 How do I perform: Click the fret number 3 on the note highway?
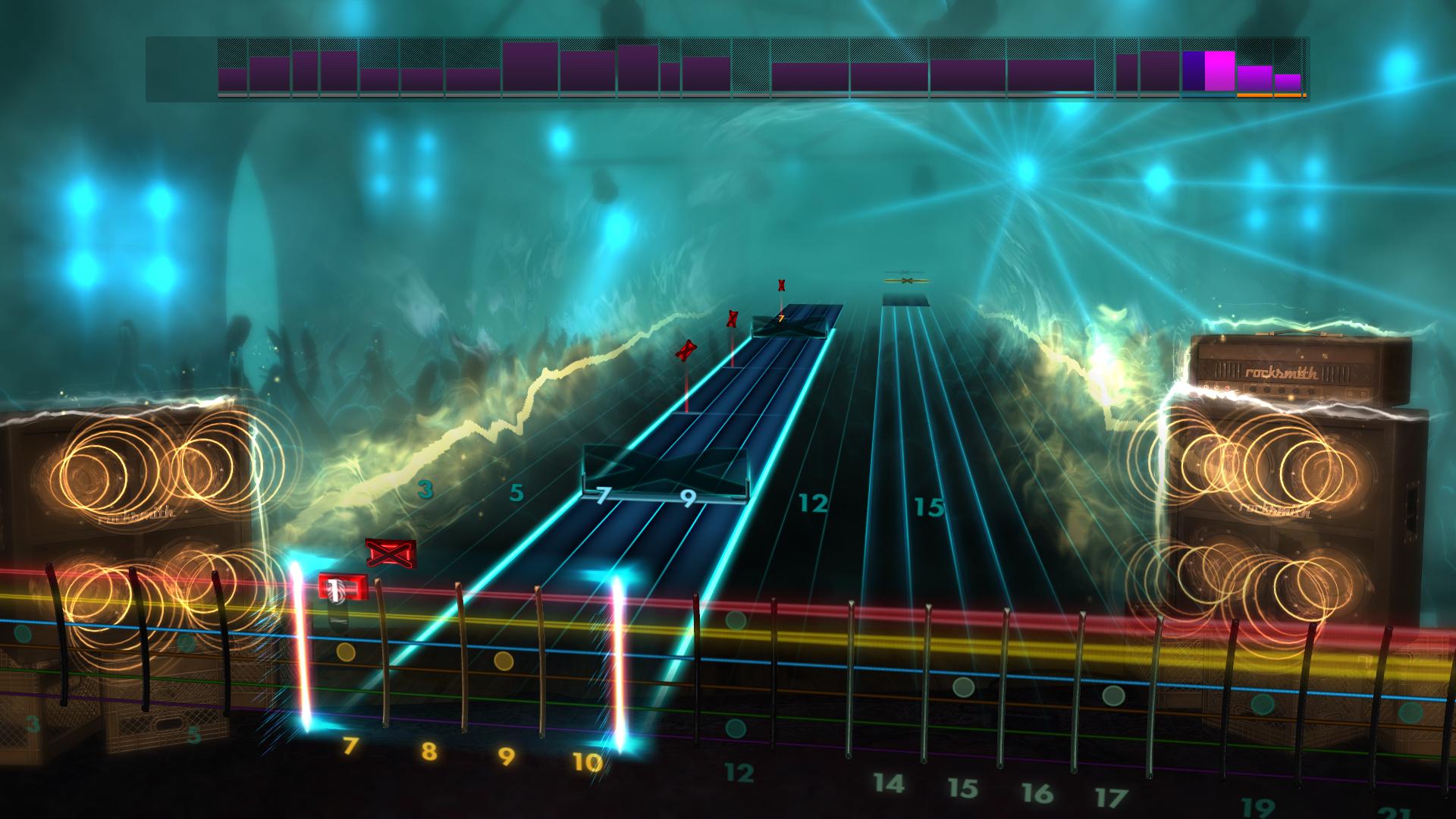pos(425,488)
